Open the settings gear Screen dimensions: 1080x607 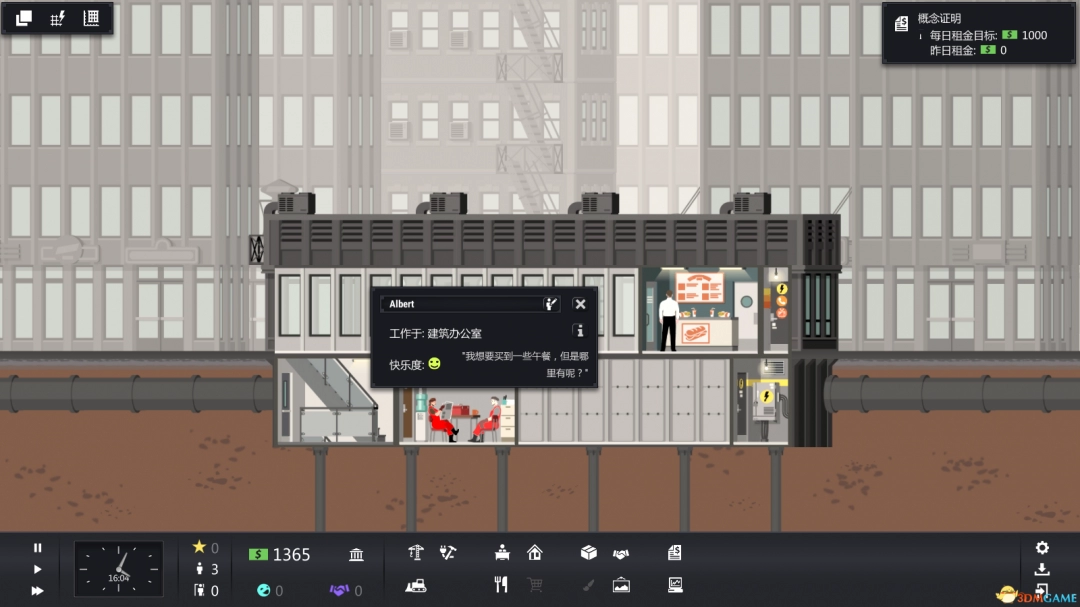[1042, 548]
